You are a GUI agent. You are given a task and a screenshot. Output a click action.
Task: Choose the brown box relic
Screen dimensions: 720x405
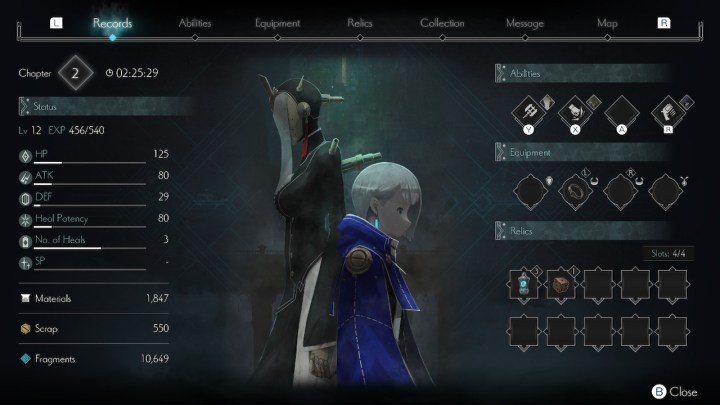tap(563, 285)
